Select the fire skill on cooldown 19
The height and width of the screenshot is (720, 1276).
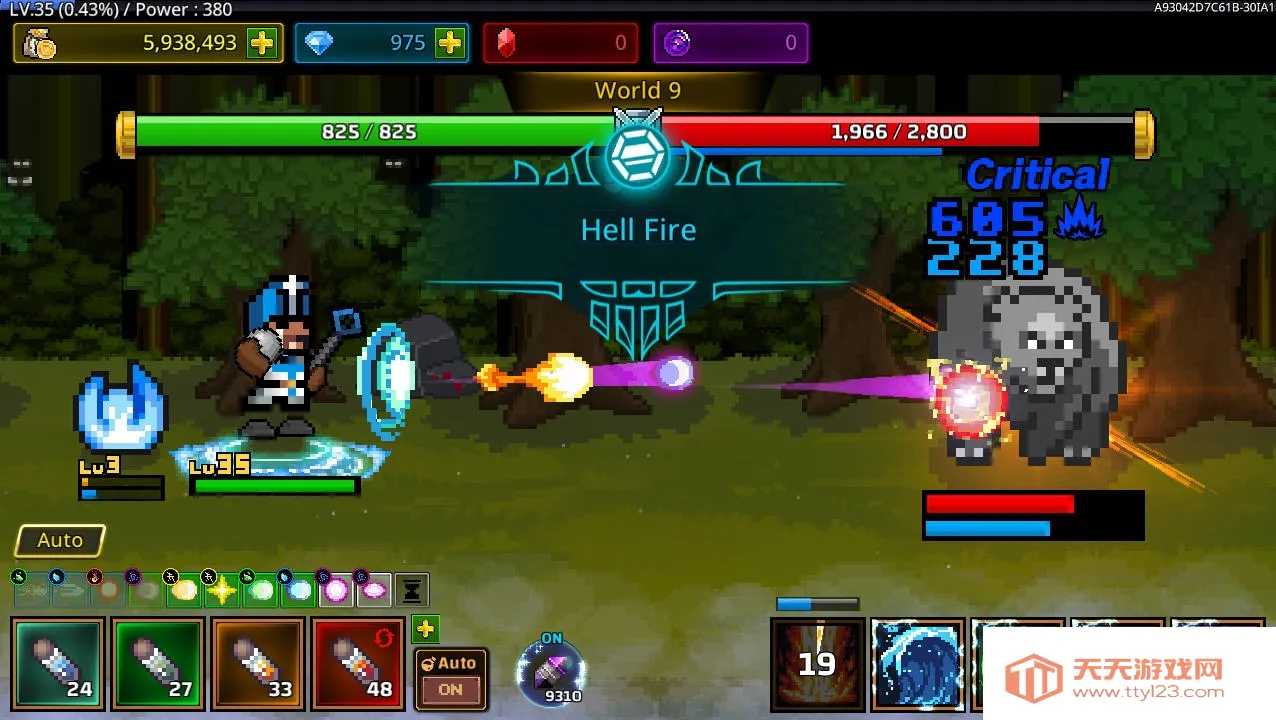(x=817, y=663)
